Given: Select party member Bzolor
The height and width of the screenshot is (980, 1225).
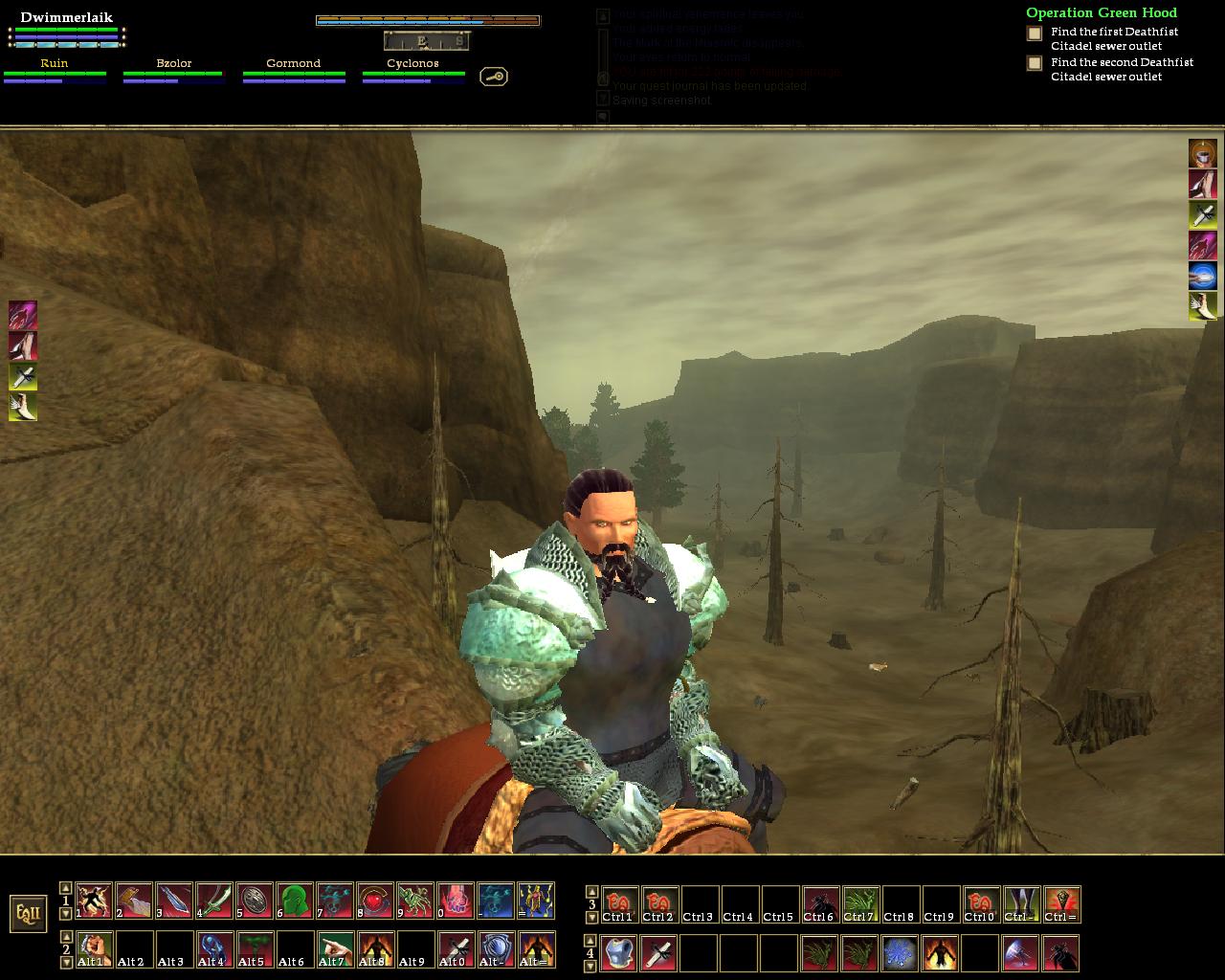Looking at the screenshot, I should click(174, 64).
